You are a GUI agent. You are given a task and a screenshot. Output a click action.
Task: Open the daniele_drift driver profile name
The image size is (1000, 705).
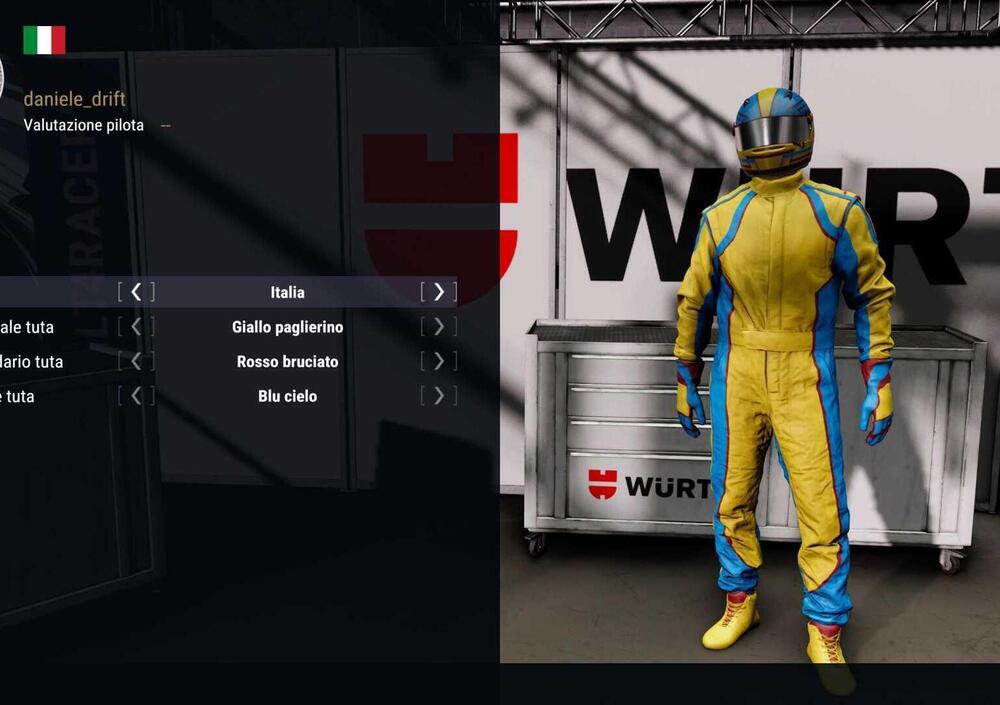pyautogui.click(x=74, y=99)
